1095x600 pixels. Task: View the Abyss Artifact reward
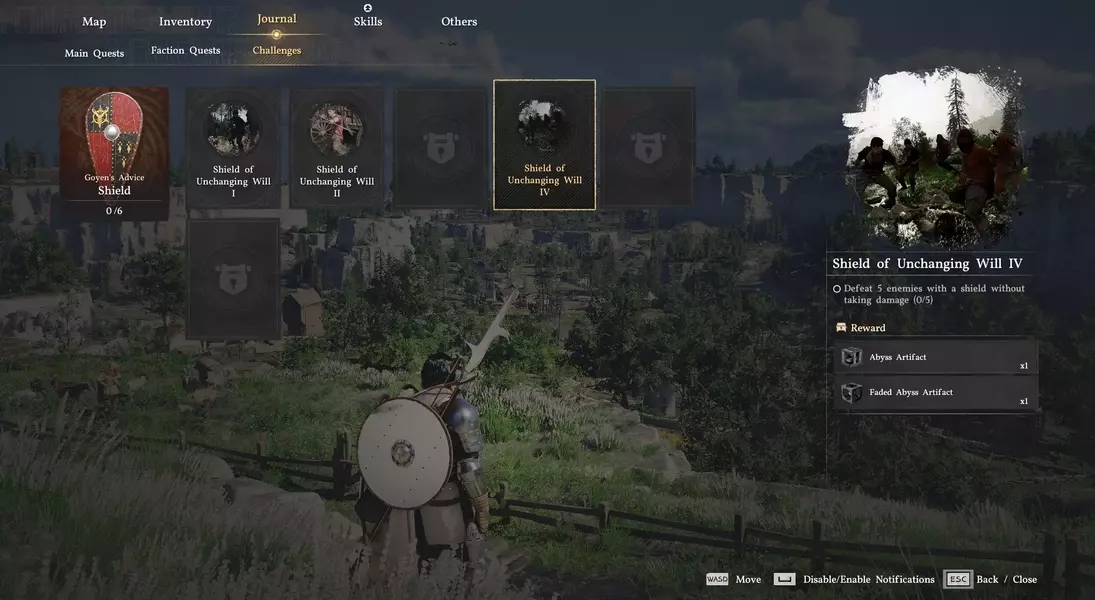935,358
